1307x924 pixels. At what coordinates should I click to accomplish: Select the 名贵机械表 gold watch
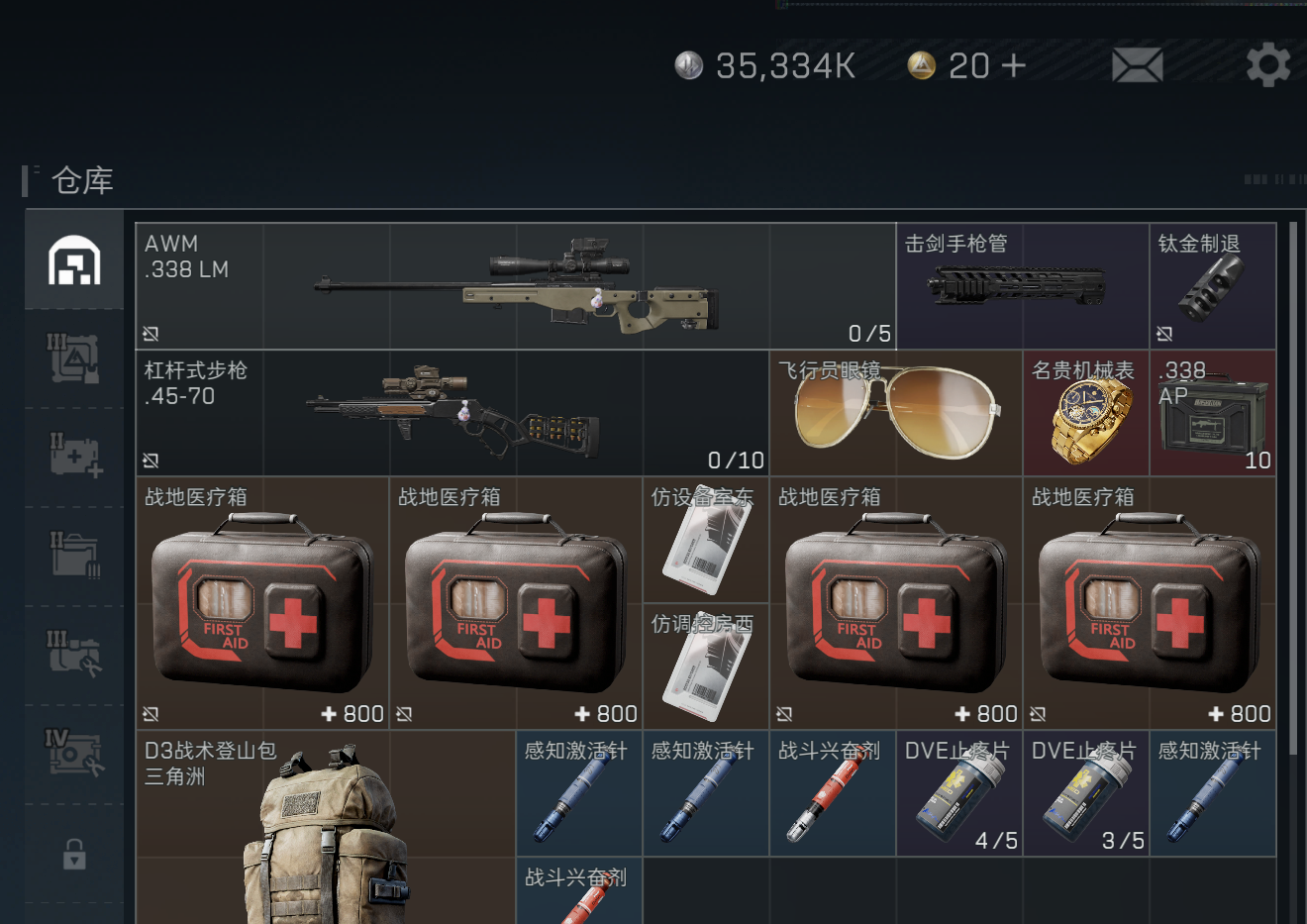click(x=1085, y=413)
